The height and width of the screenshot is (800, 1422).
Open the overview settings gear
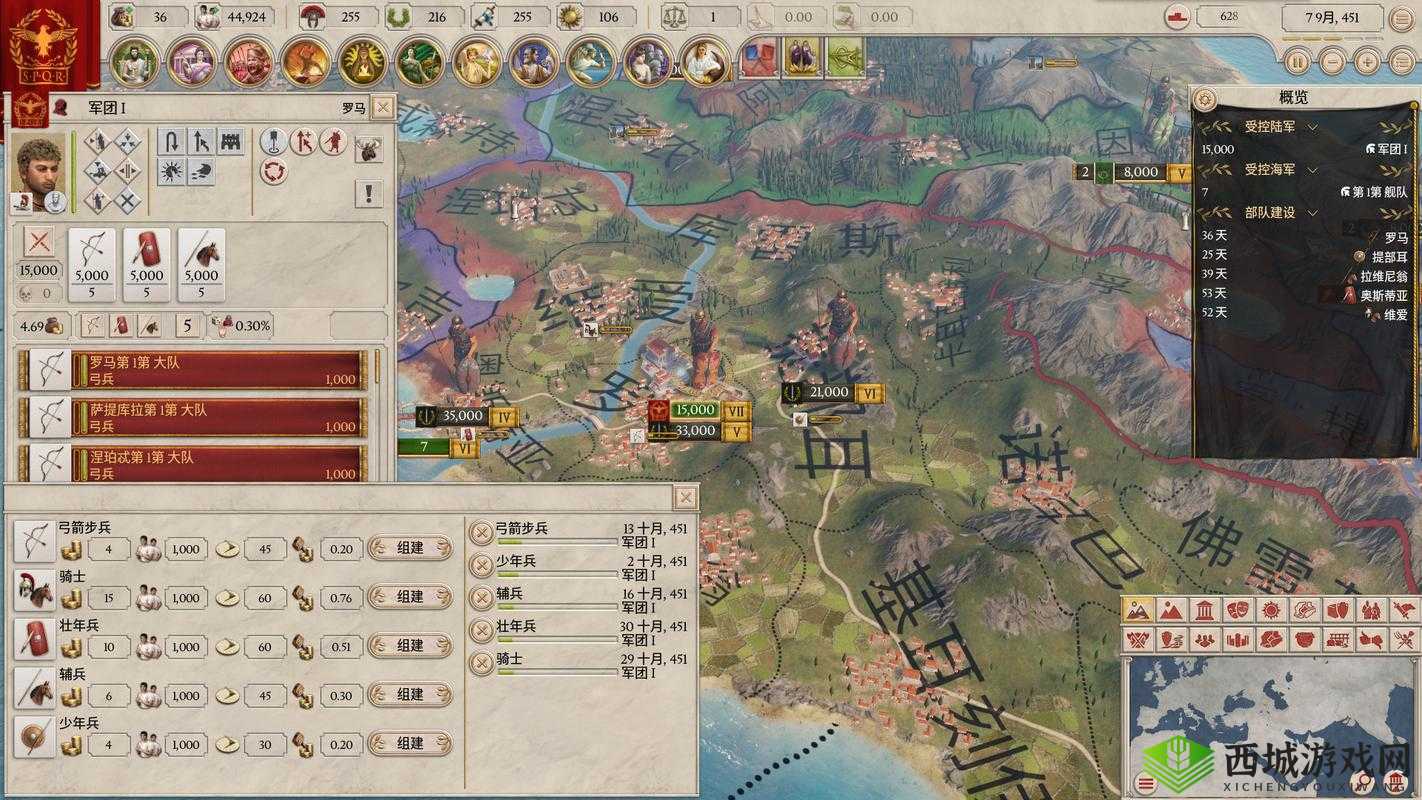click(1205, 98)
